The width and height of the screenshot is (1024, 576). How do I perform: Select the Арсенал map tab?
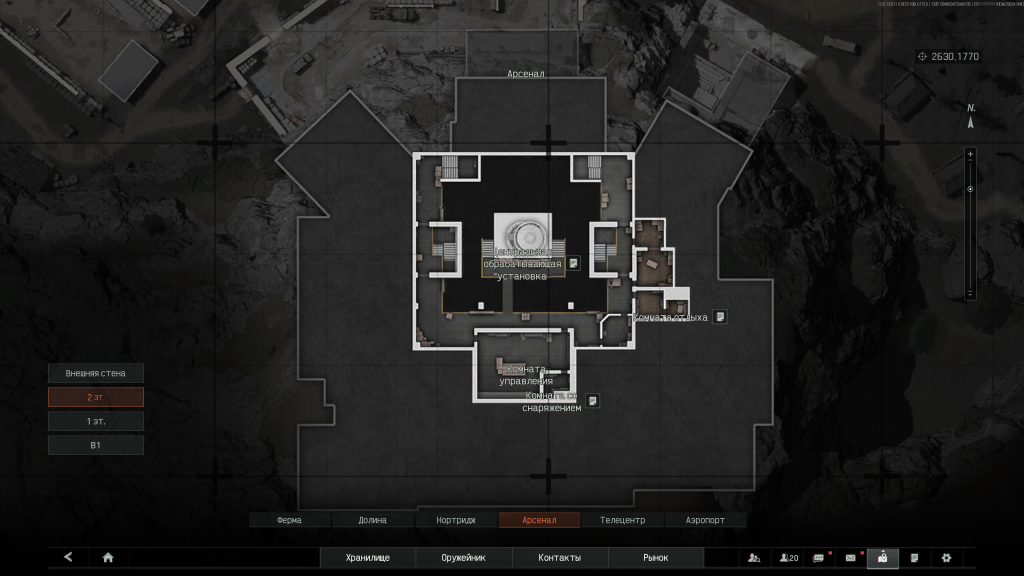coord(539,520)
